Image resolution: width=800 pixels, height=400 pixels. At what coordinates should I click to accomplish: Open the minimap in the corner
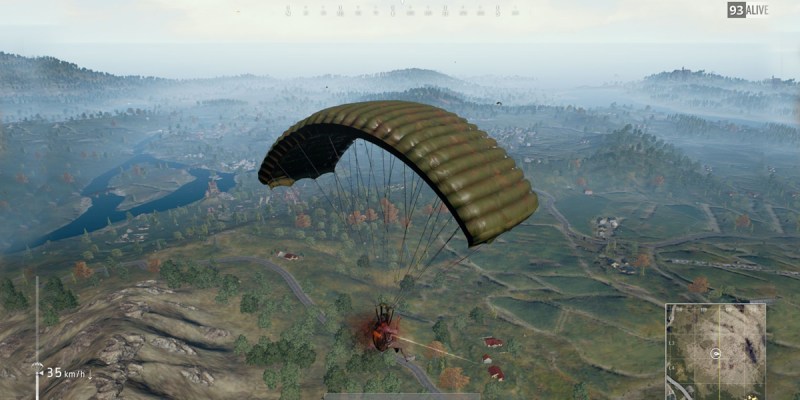[x=715, y=350]
